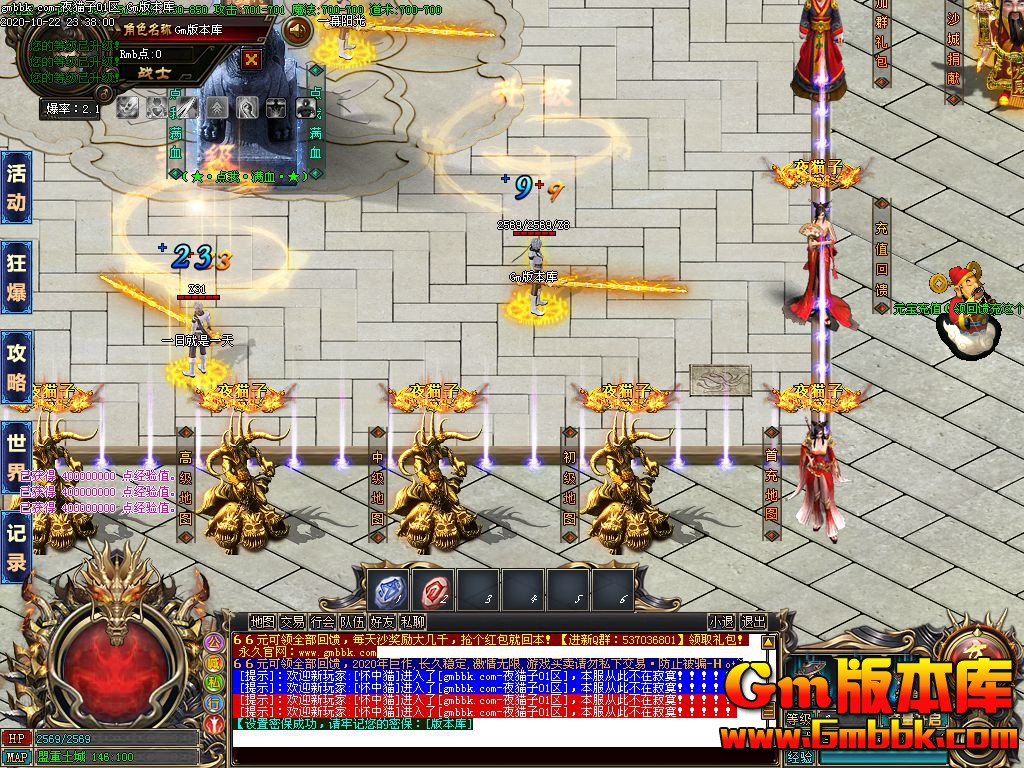1024x768 pixels.
Task: Open the 行会 guild button
Action: pos(323,622)
